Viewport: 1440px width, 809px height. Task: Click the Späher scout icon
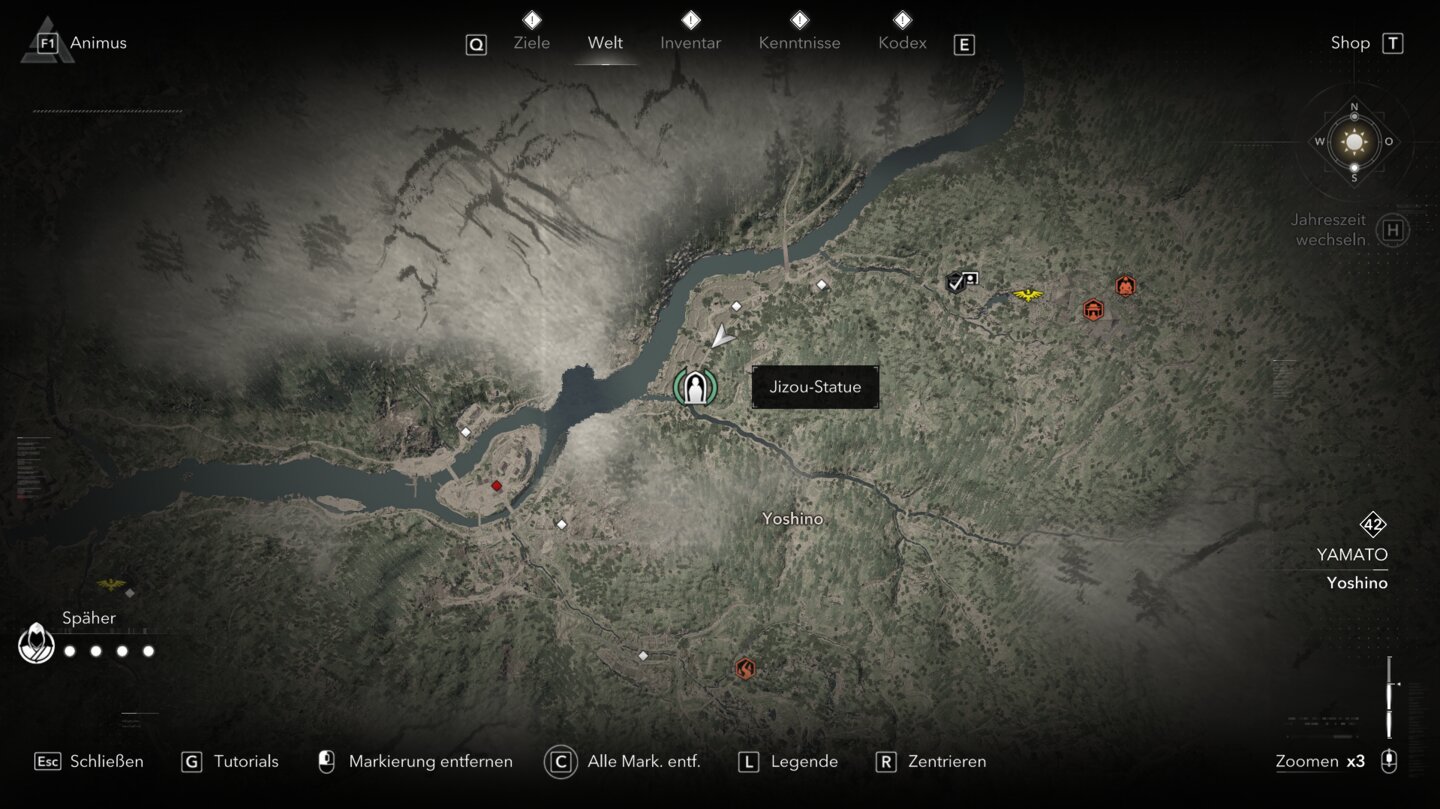point(37,644)
